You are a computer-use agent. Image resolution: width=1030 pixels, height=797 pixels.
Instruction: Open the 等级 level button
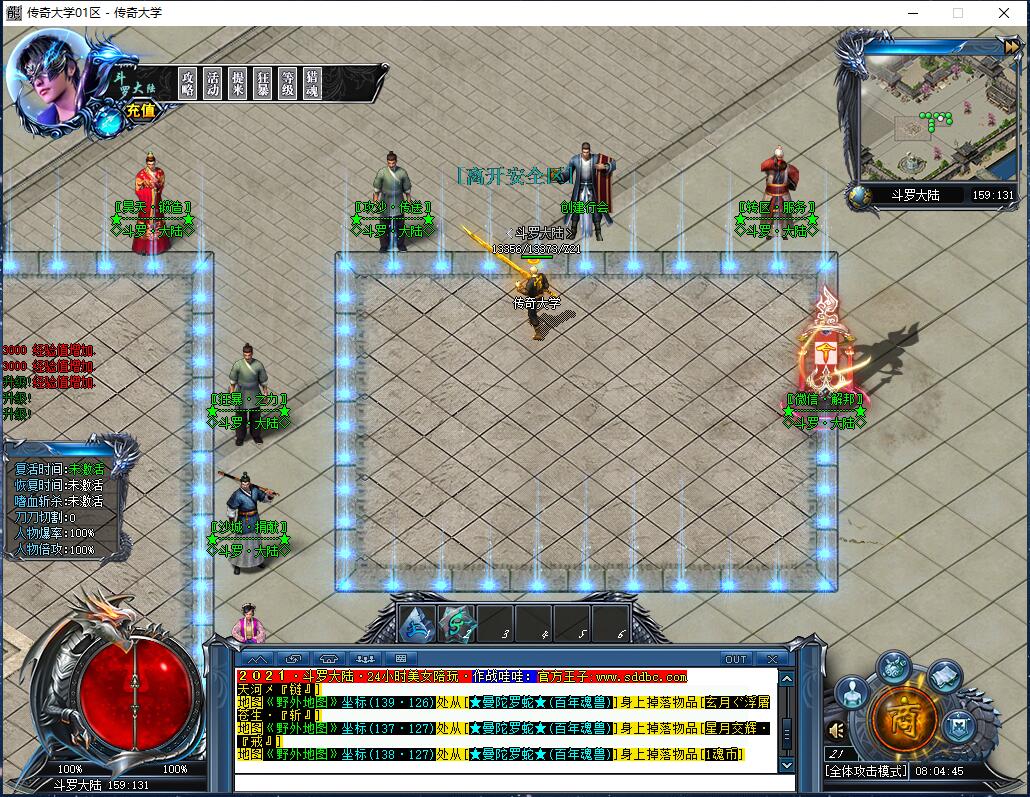288,83
